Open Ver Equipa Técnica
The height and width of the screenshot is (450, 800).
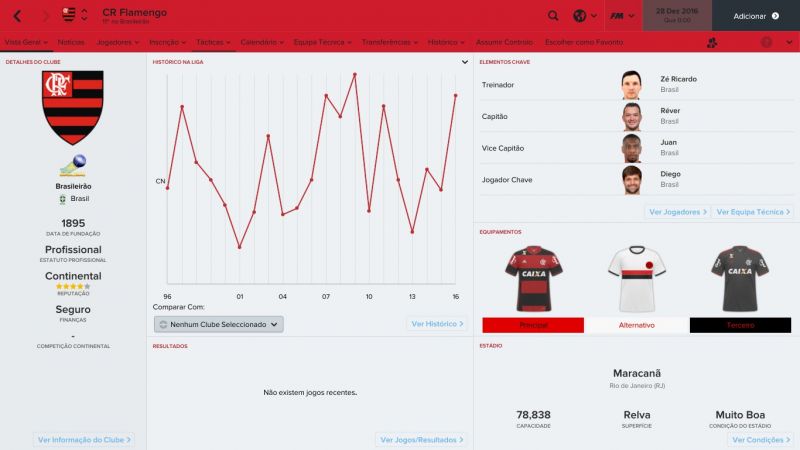click(x=753, y=212)
